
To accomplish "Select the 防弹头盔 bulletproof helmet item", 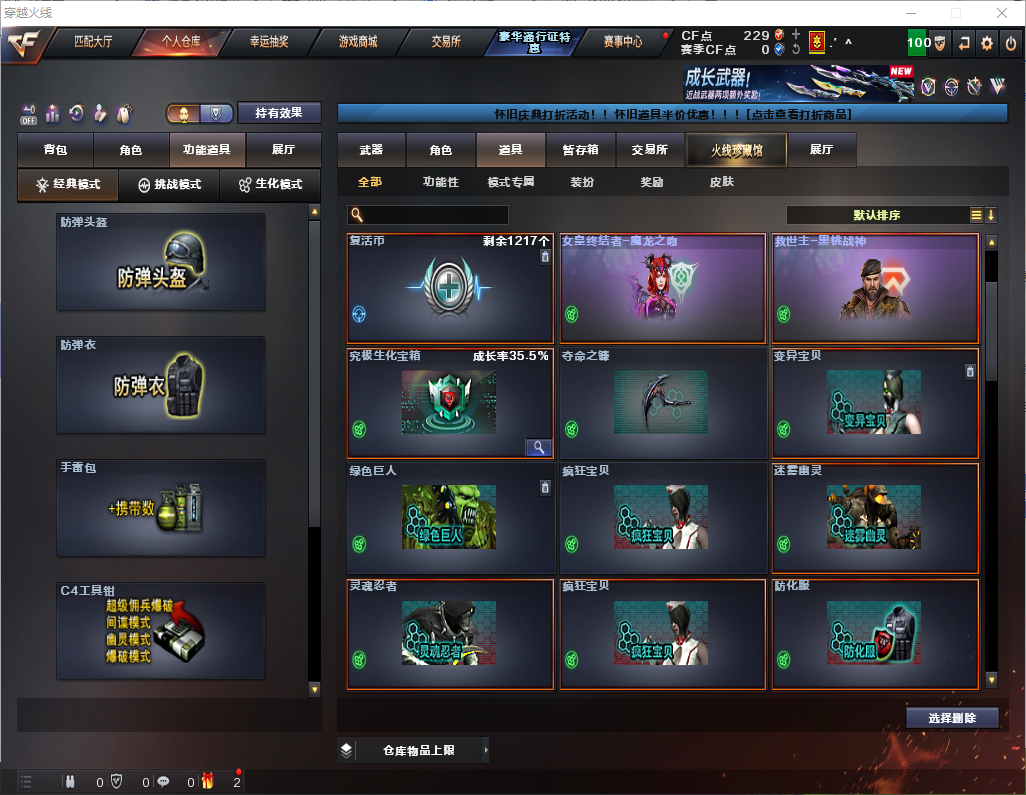I will tap(161, 262).
